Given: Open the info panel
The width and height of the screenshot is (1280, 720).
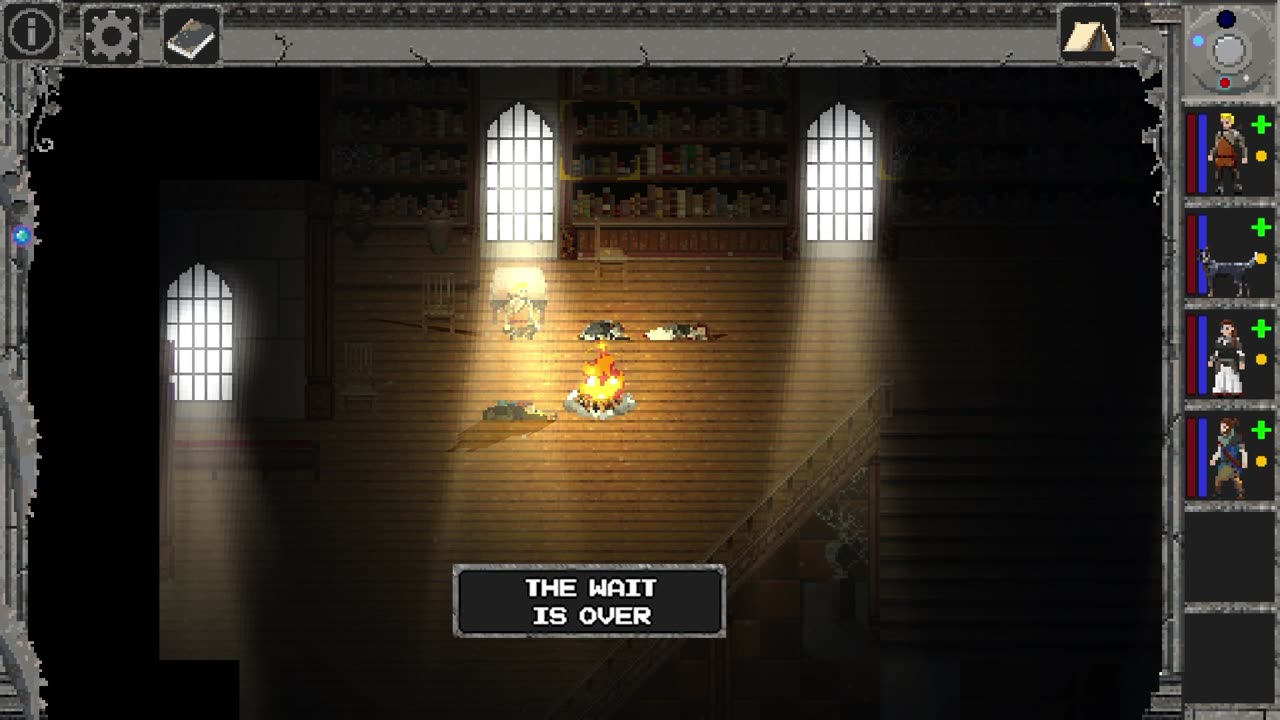Looking at the screenshot, I should point(31,34).
